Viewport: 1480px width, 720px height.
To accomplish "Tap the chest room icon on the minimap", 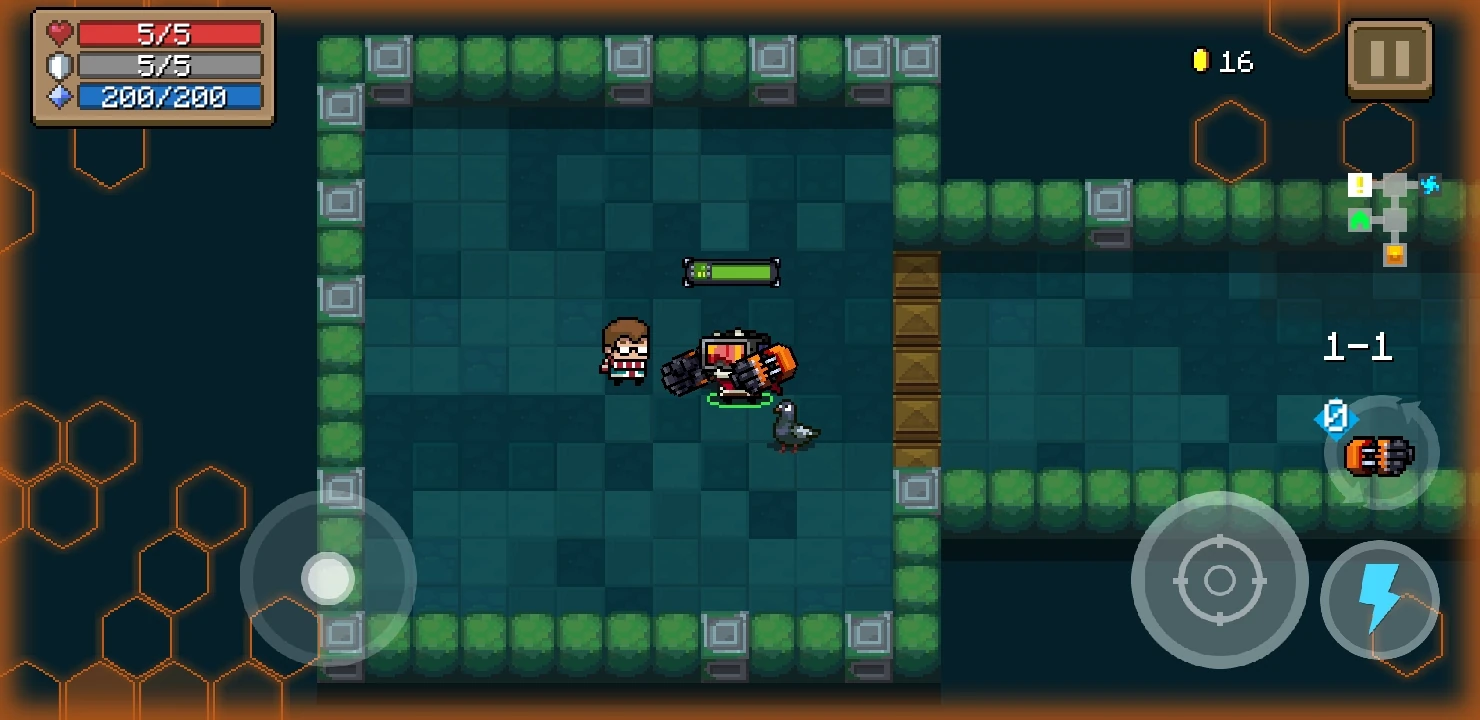I will click(1394, 255).
